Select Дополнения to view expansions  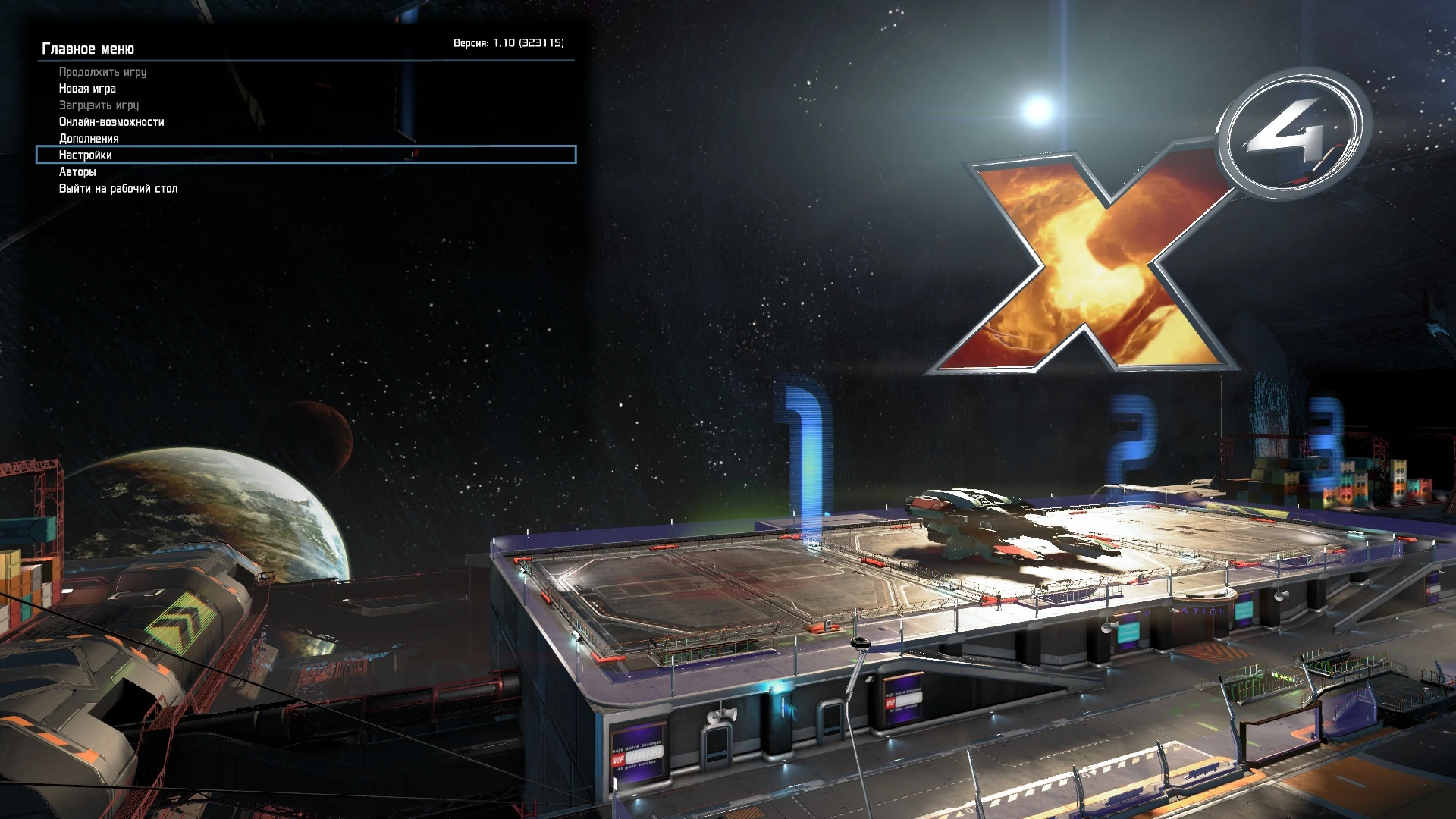pos(88,139)
